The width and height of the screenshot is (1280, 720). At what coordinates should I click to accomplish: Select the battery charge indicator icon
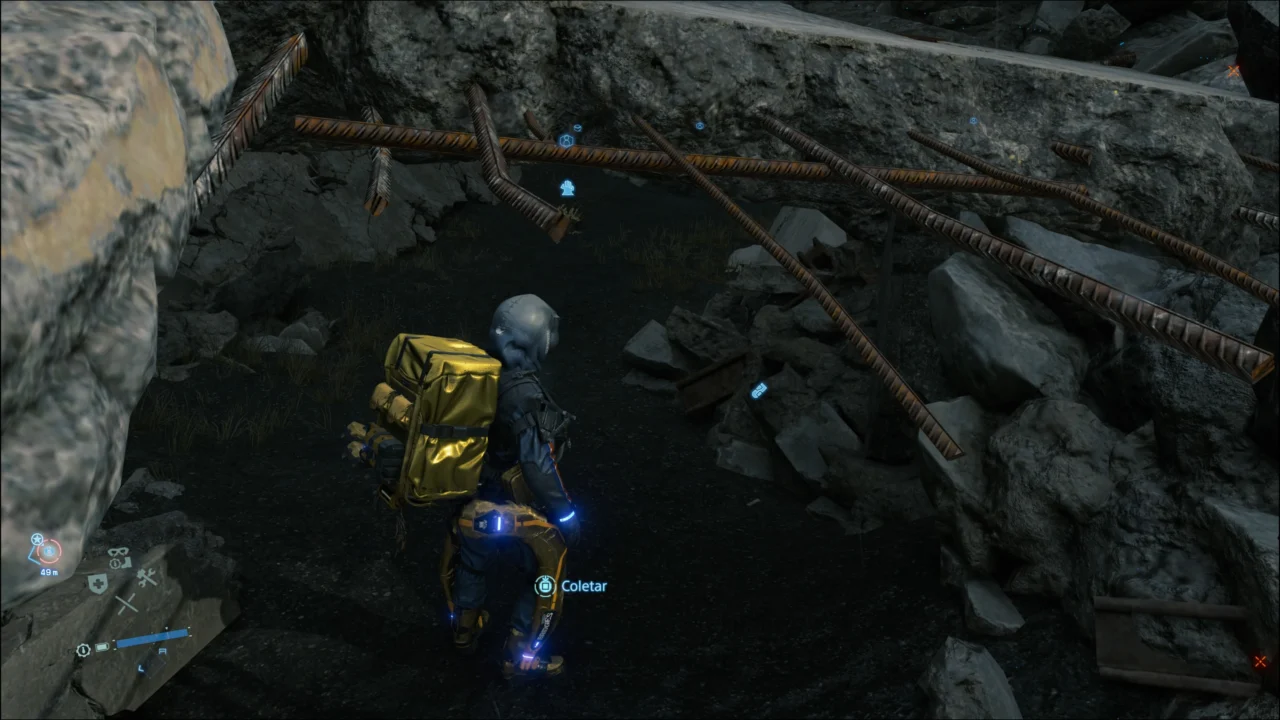(101, 648)
